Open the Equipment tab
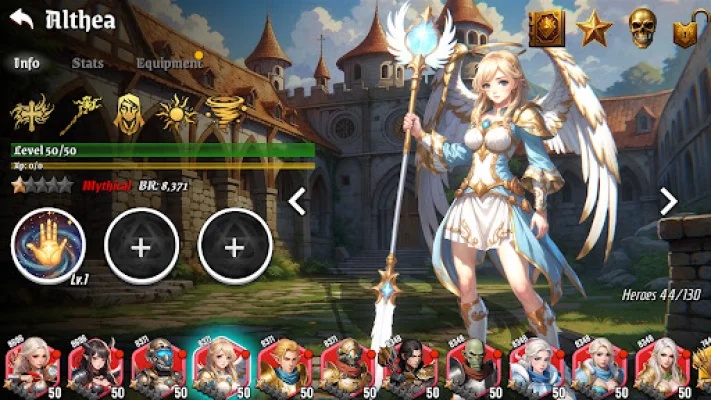This screenshot has width=711, height=400. tap(169, 62)
